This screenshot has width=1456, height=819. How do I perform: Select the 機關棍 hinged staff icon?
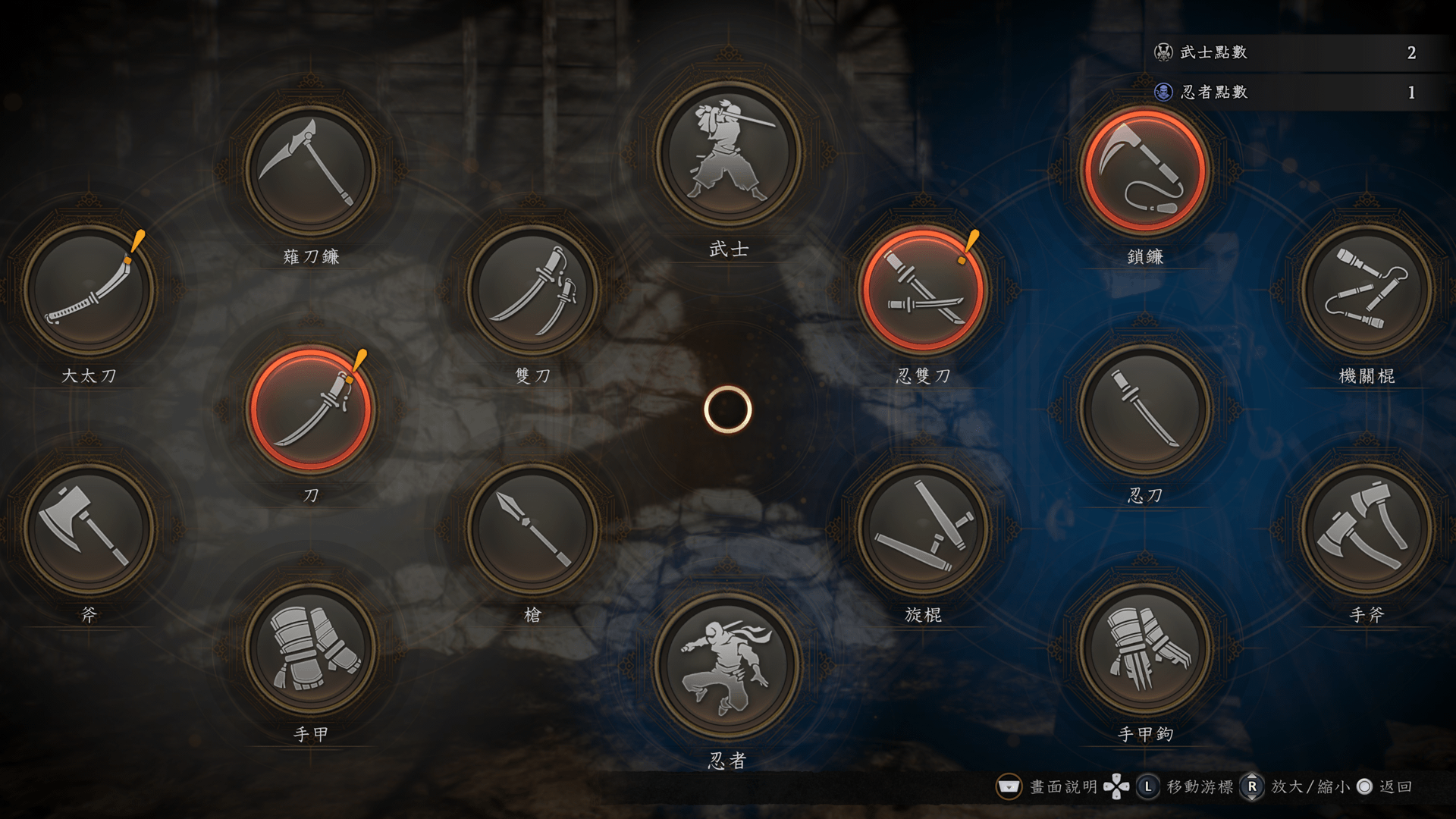coord(1367,289)
